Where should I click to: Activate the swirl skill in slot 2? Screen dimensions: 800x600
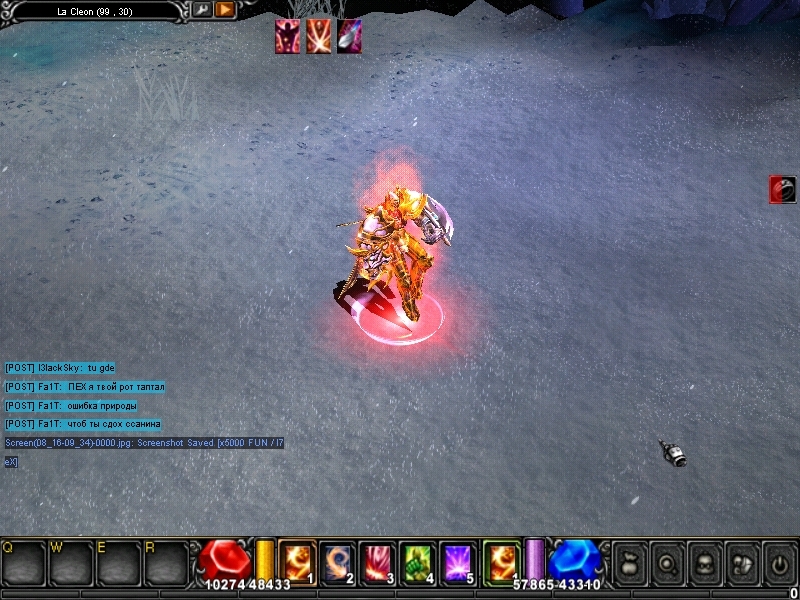[x=338, y=563]
